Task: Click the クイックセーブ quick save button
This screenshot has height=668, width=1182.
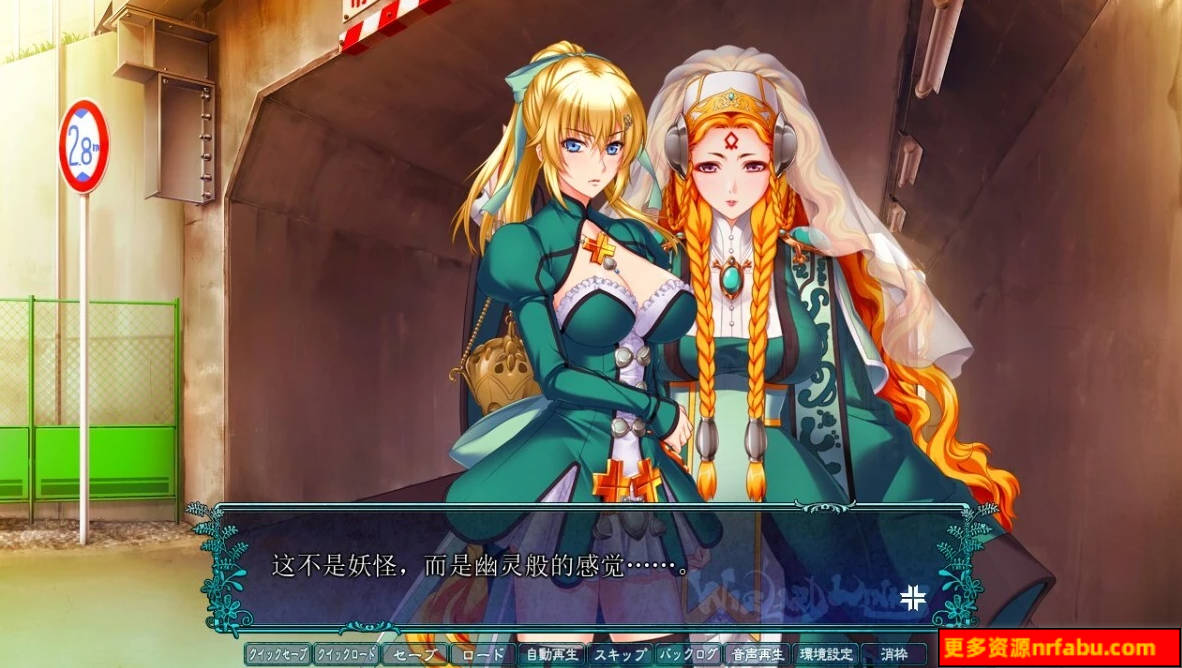Action: (278, 655)
